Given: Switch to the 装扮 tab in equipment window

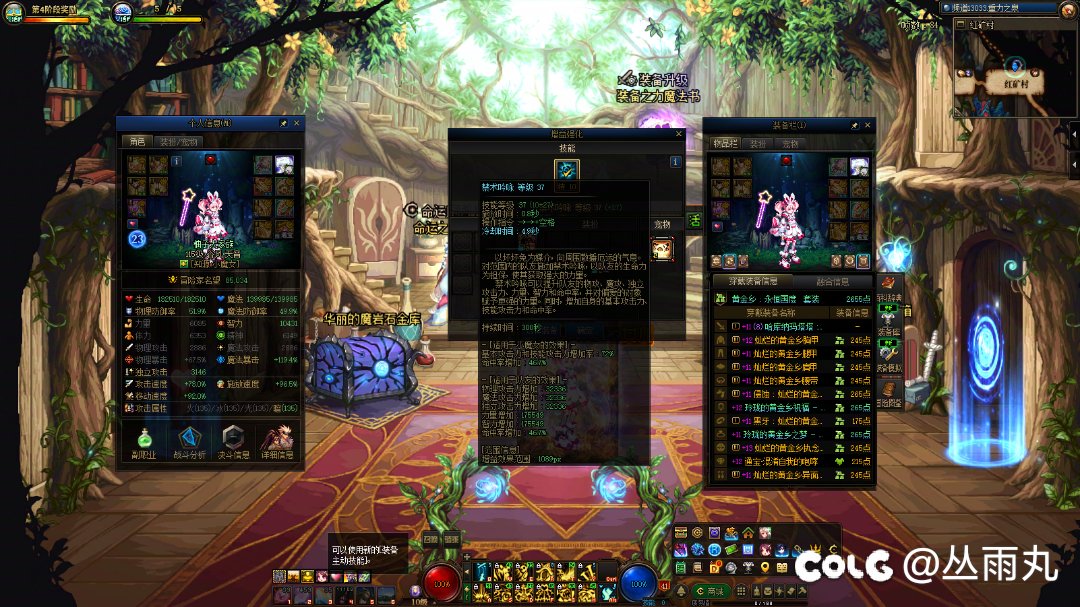Looking at the screenshot, I should [x=759, y=144].
